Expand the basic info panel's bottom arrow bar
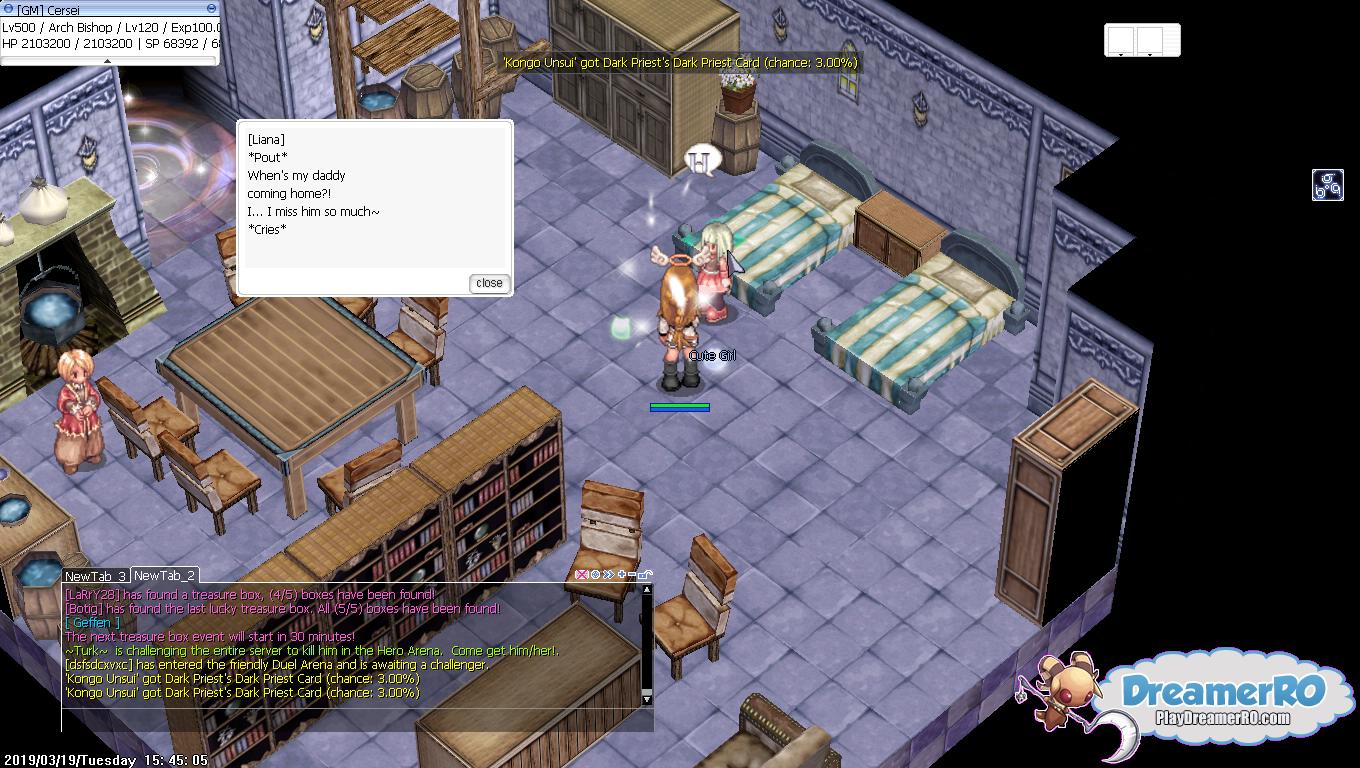Image resolution: width=1360 pixels, height=768 pixels. (109, 60)
